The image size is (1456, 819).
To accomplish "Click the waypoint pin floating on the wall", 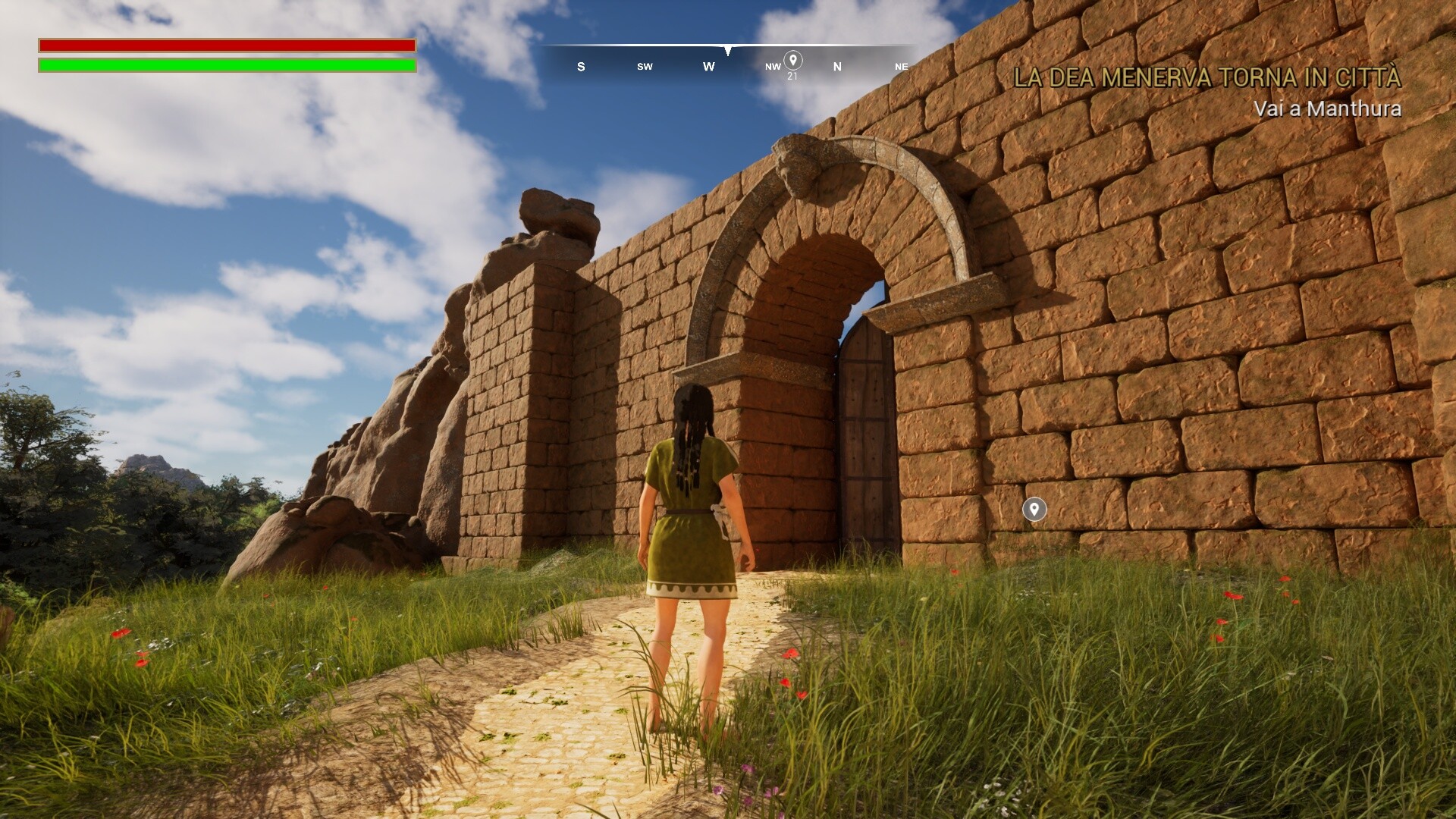I will pyautogui.click(x=1034, y=509).
